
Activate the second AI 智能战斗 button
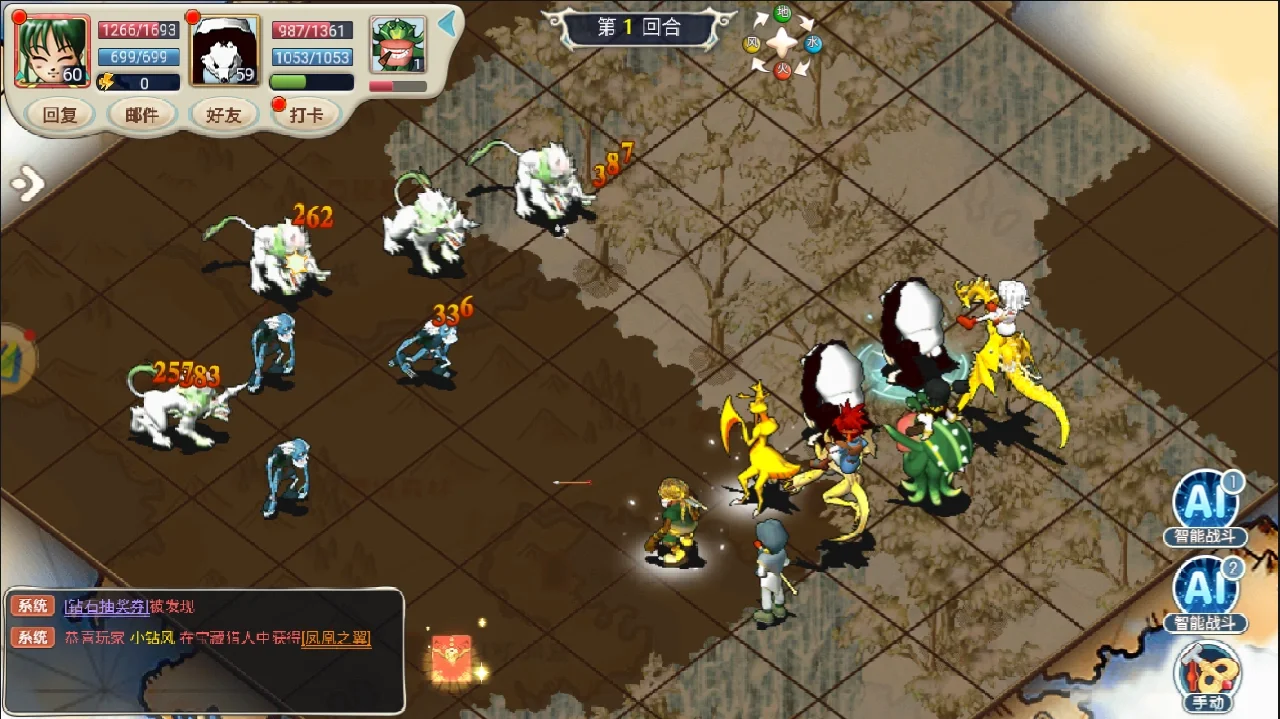1206,594
